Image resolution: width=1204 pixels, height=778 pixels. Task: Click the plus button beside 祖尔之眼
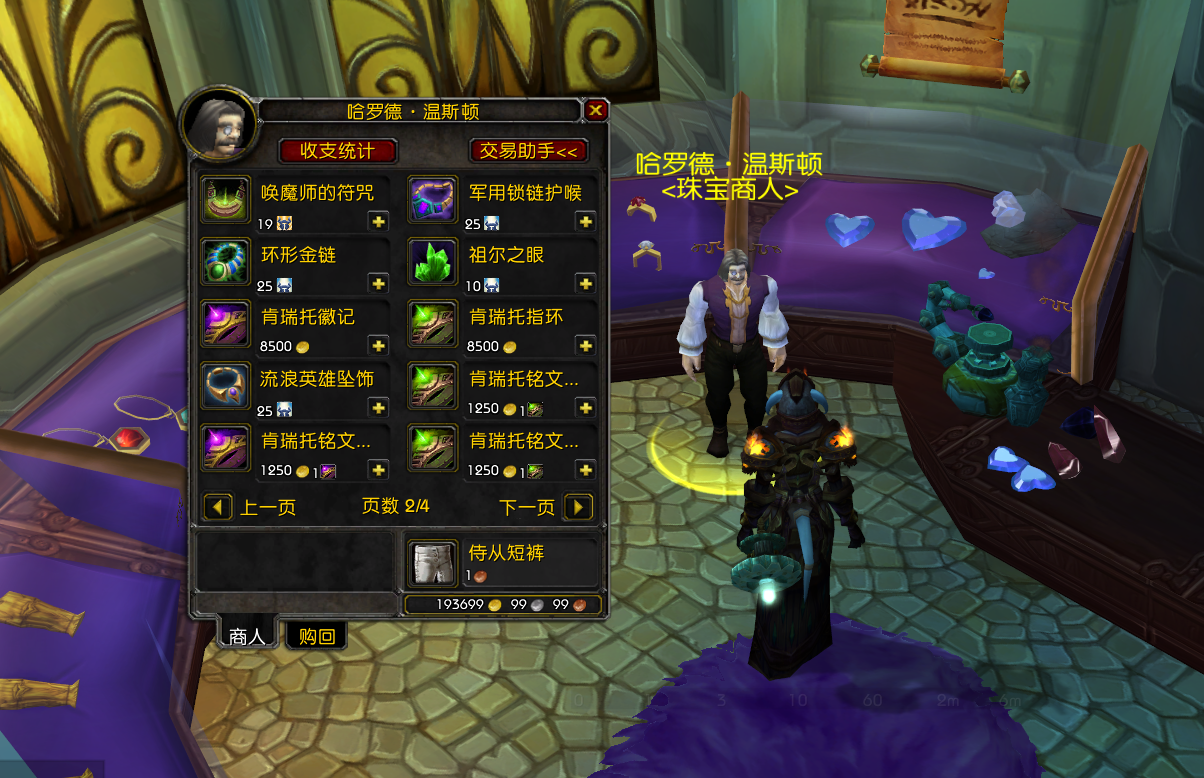[585, 285]
